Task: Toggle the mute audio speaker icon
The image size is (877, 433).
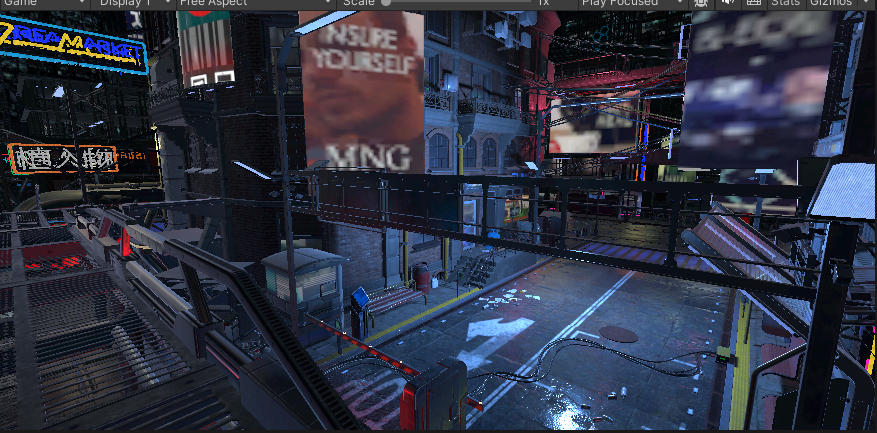Action: (727, 3)
